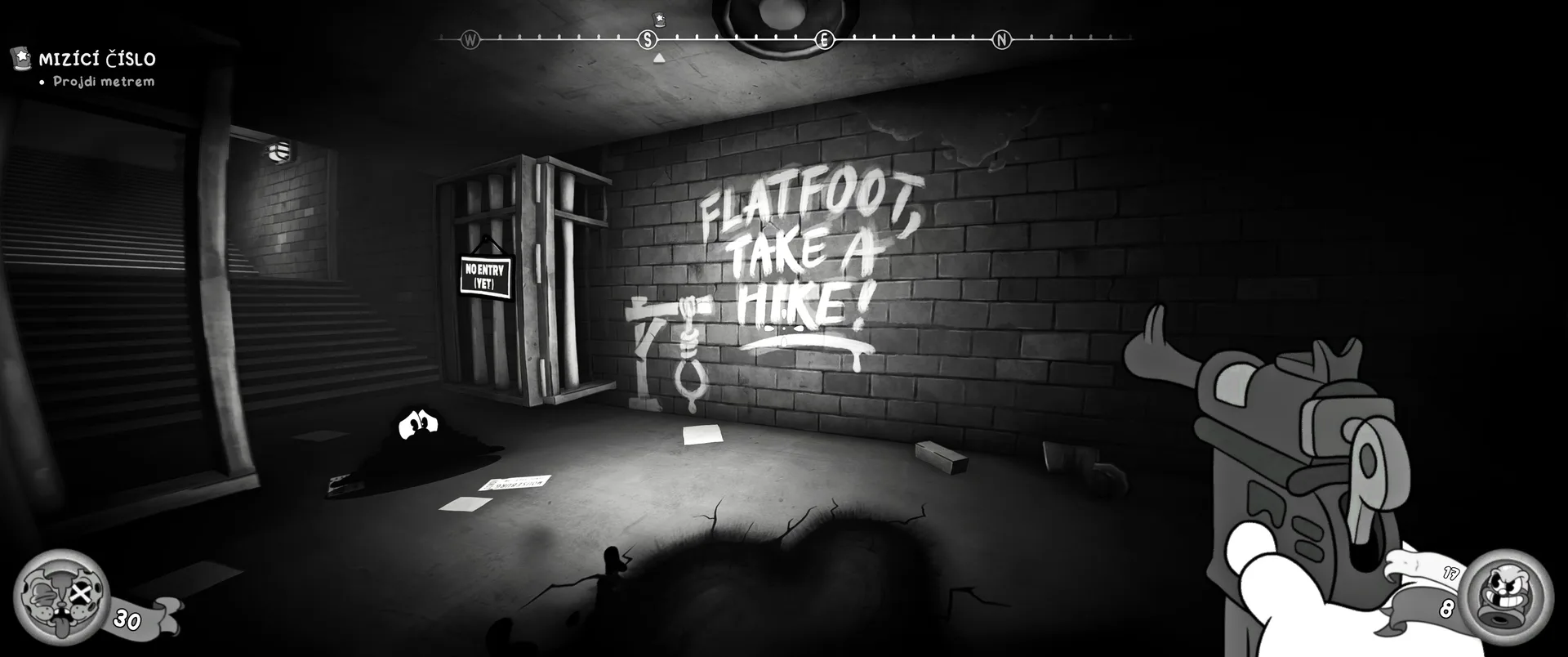The image size is (1568, 657).
Task: Select the West compass marker
Action: coord(470,39)
